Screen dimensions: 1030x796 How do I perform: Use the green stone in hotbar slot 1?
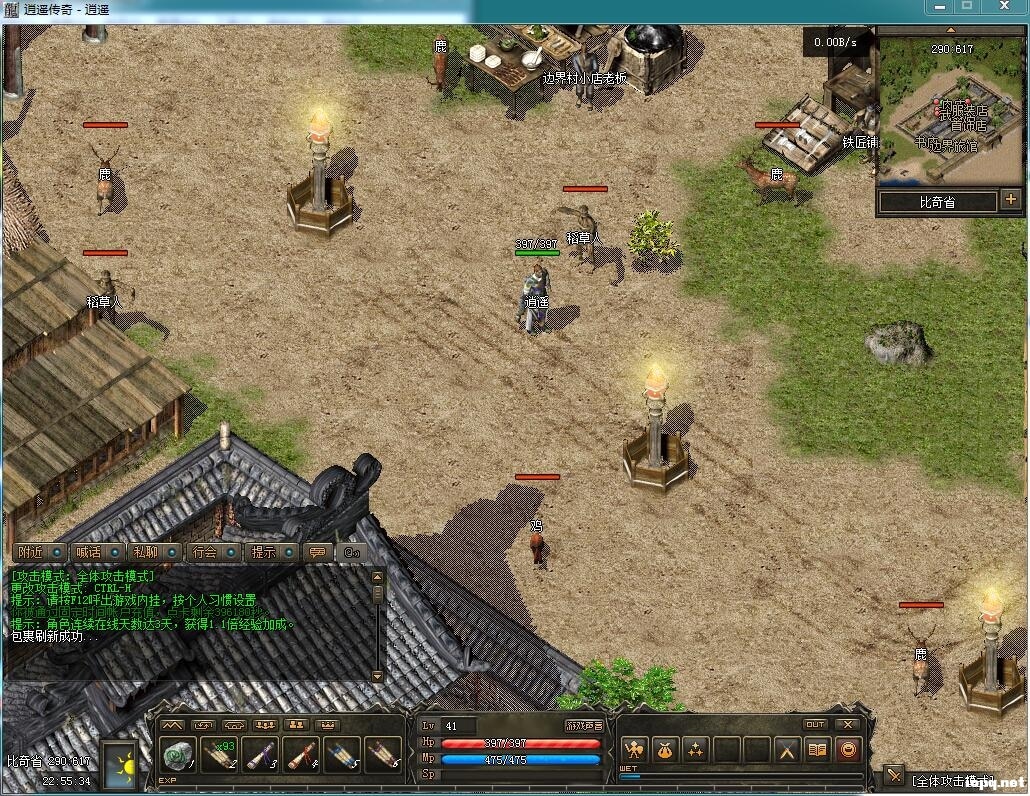(x=177, y=754)
